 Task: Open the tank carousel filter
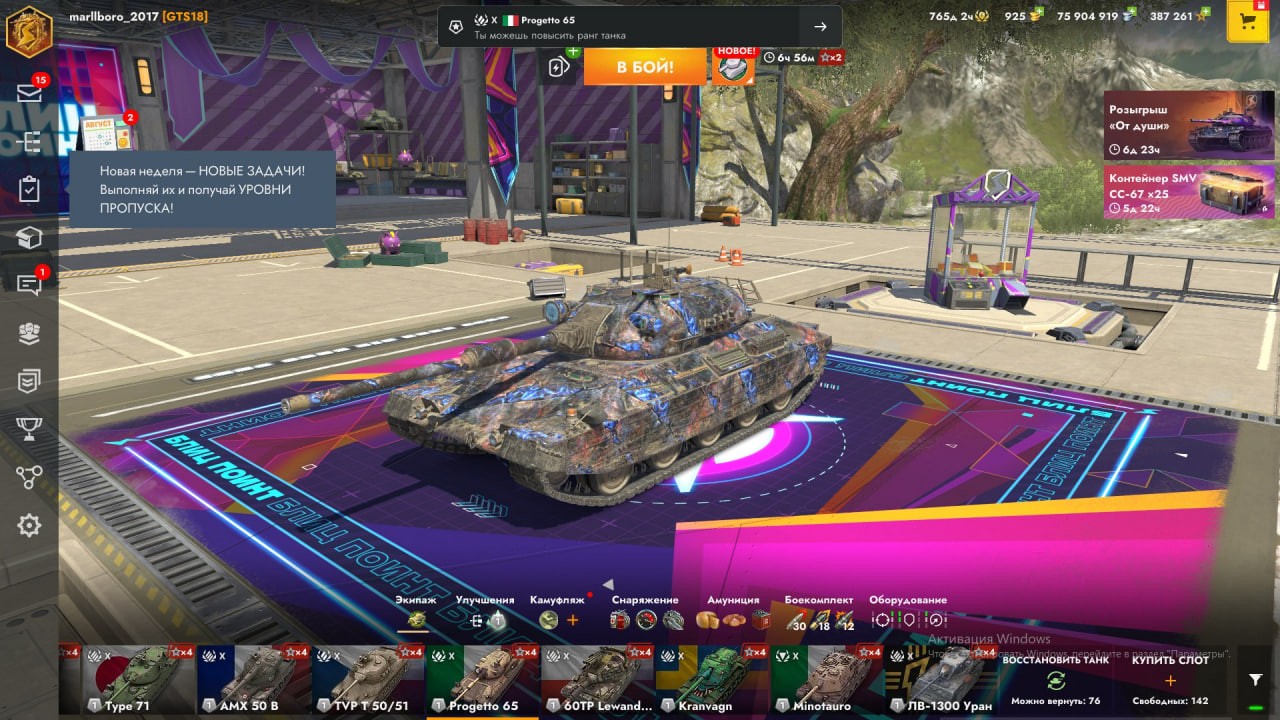tap(1256, 680)
